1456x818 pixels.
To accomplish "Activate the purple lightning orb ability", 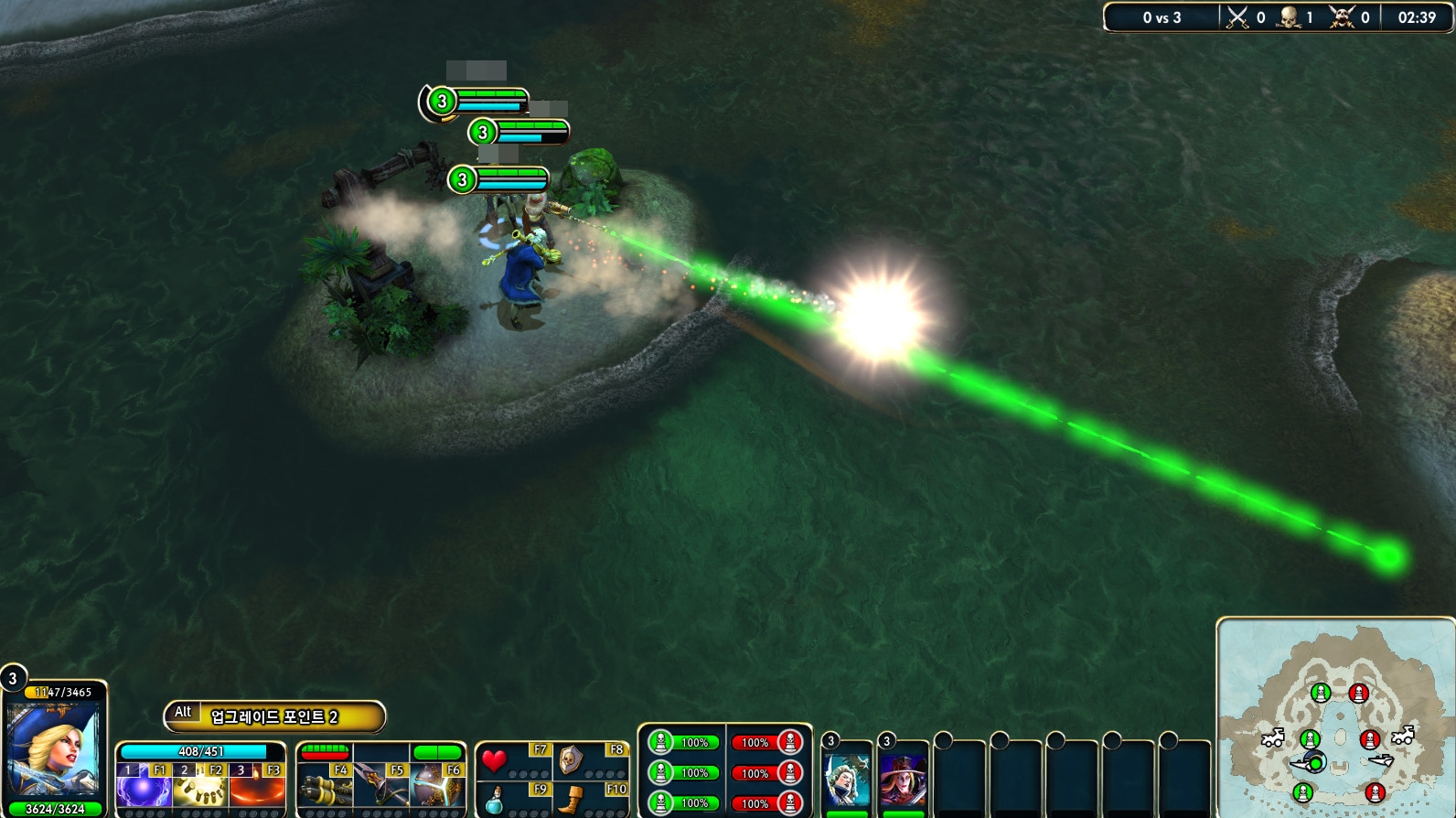I will [x=144, y=788].
